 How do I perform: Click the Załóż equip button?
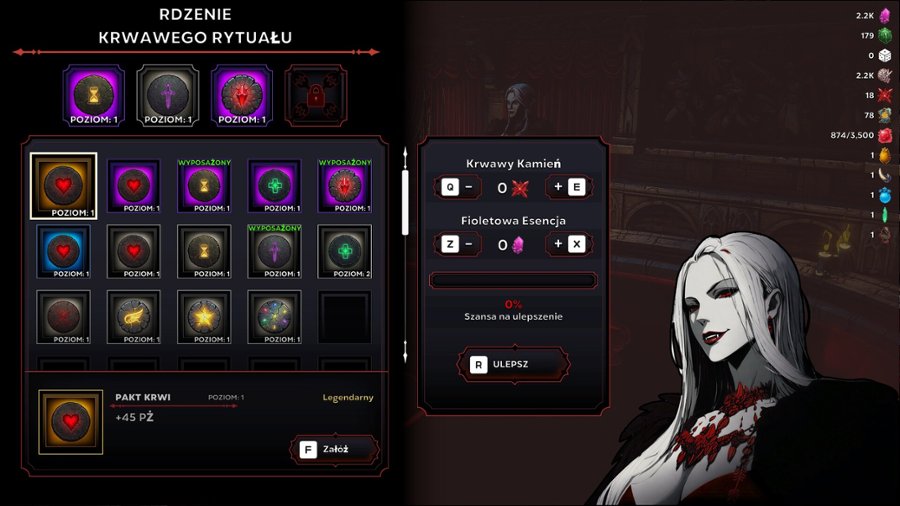coord(335,449)
